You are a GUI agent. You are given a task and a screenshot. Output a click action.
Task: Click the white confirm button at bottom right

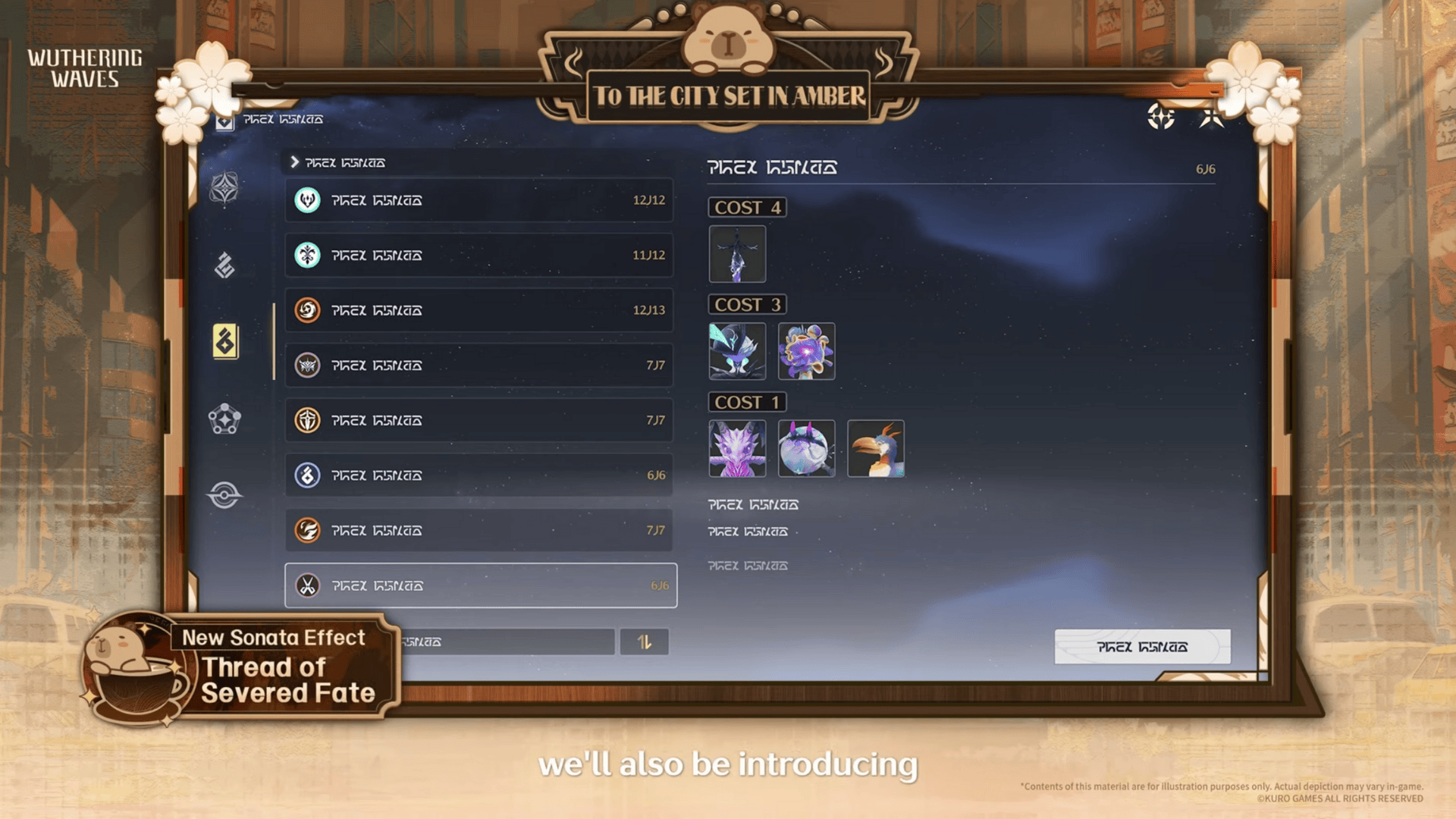point(1142,647)
